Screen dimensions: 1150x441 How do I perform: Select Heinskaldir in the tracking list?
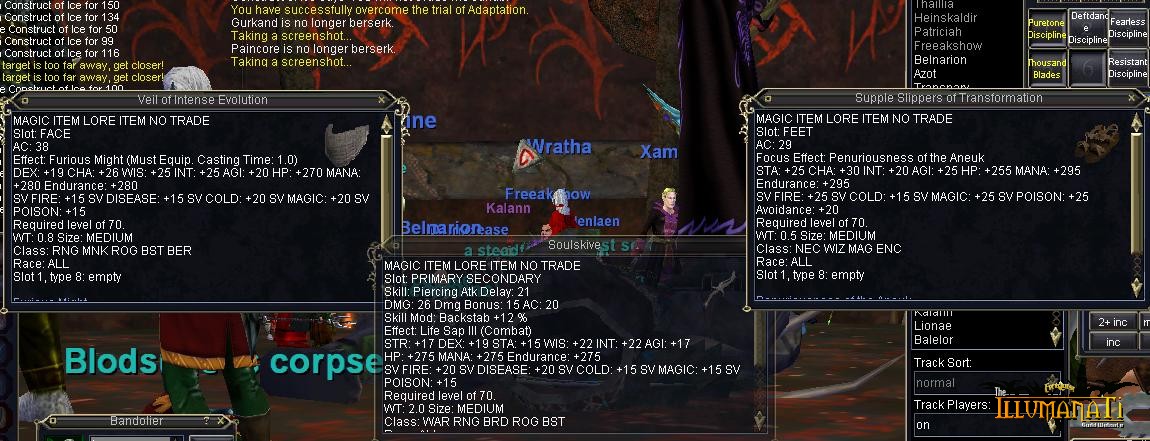(x=948, y=18)
